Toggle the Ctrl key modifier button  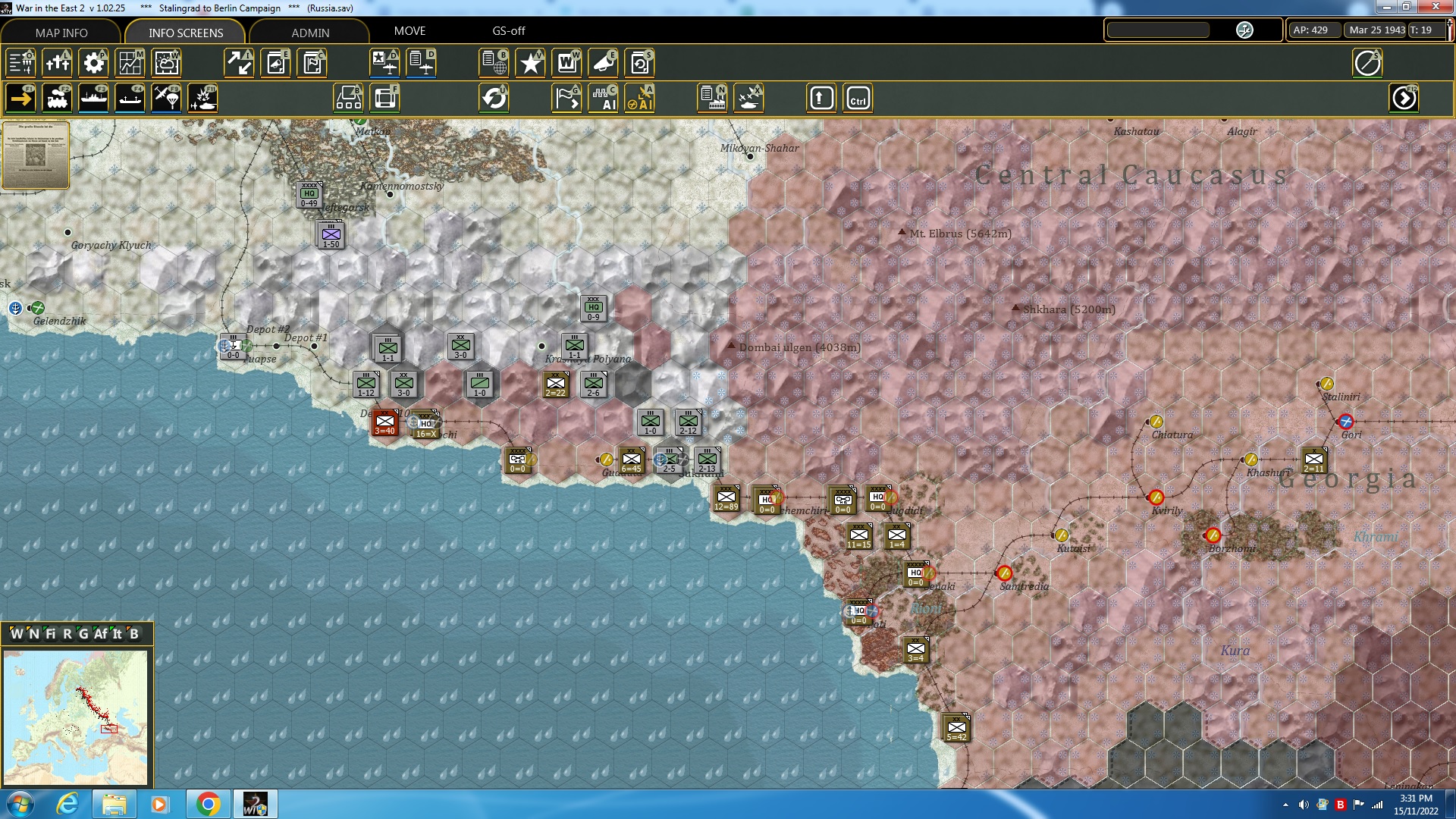click(858, 97)
